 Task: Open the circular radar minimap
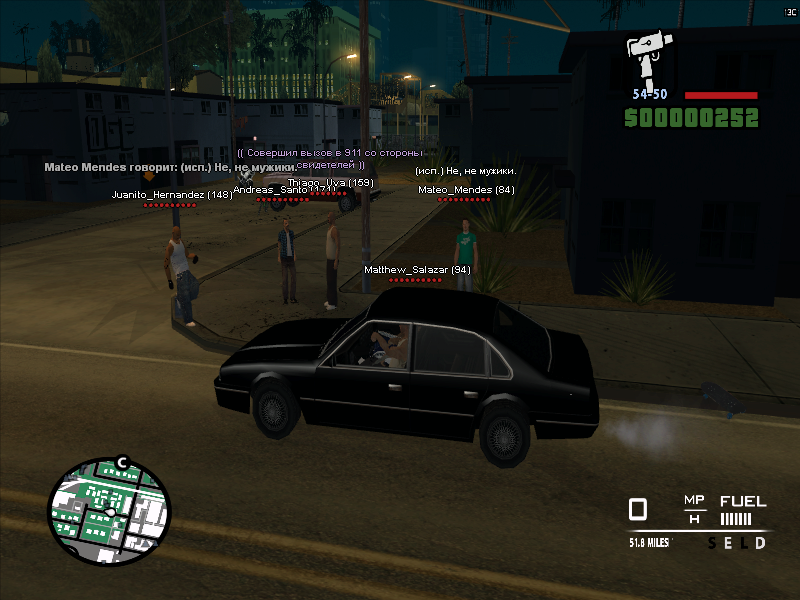109,511
